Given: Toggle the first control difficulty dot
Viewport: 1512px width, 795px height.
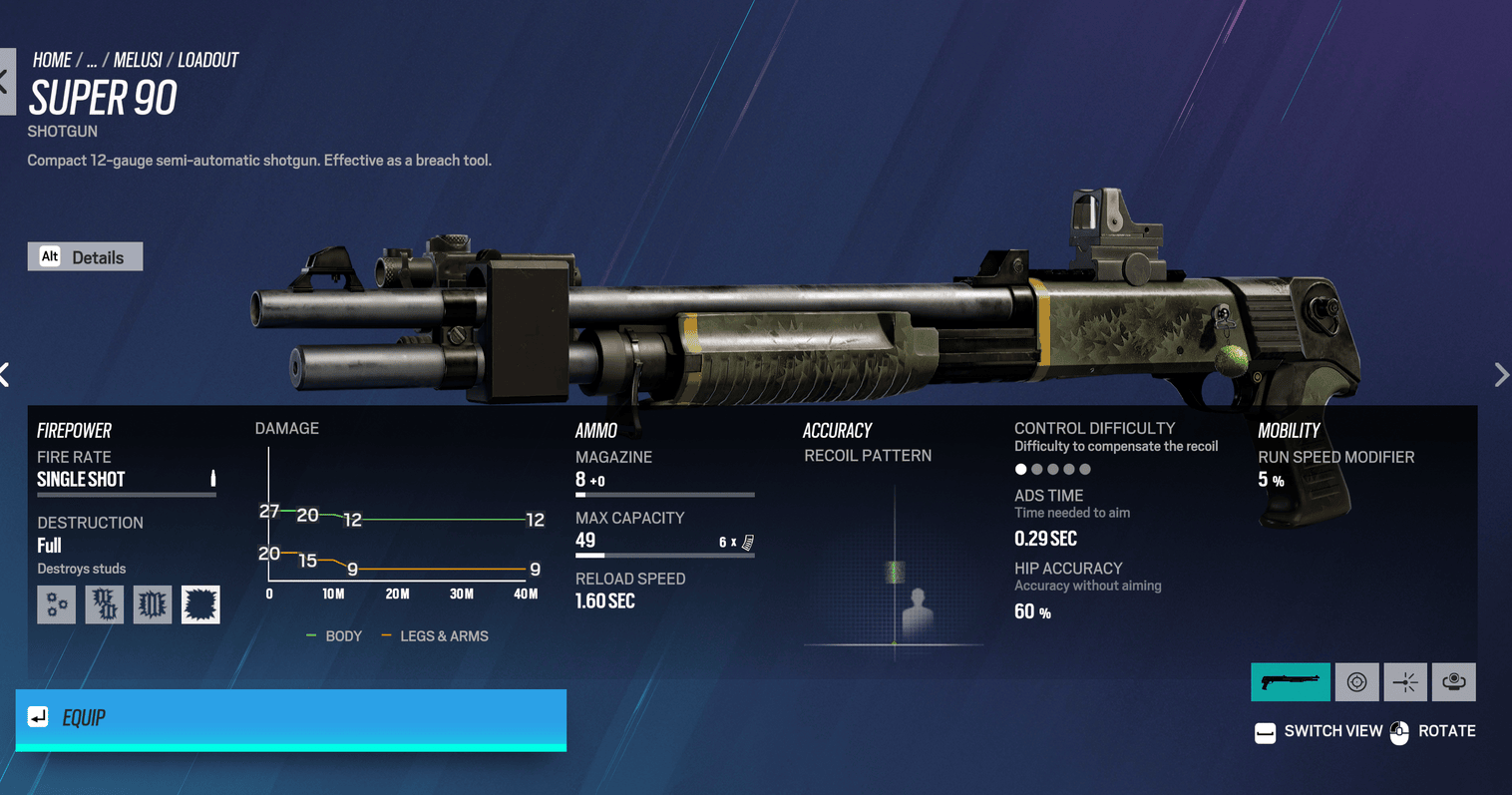Looking at the screenshot, I should pyautogui.click(x=1020, y=468).
